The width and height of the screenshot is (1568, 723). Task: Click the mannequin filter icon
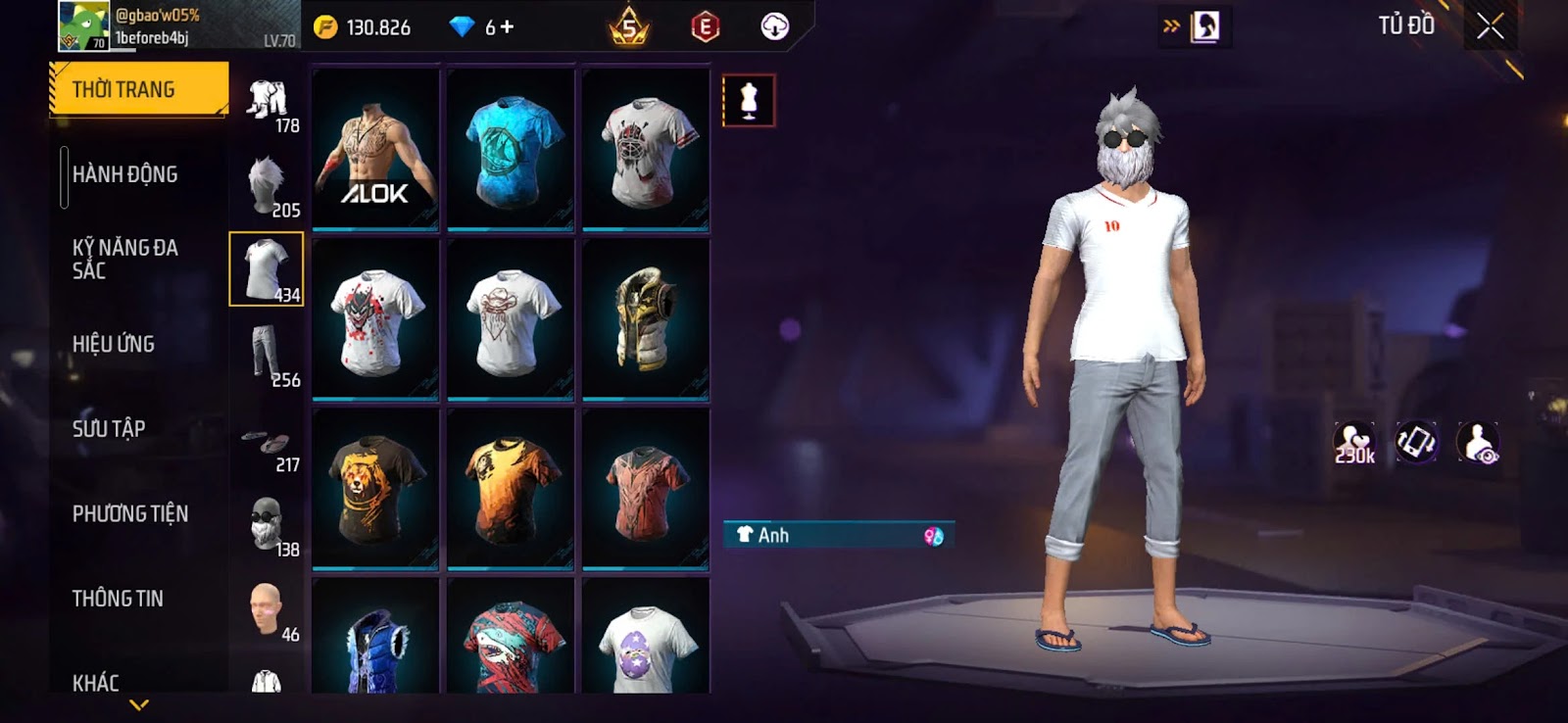click(x=749, y=100)
